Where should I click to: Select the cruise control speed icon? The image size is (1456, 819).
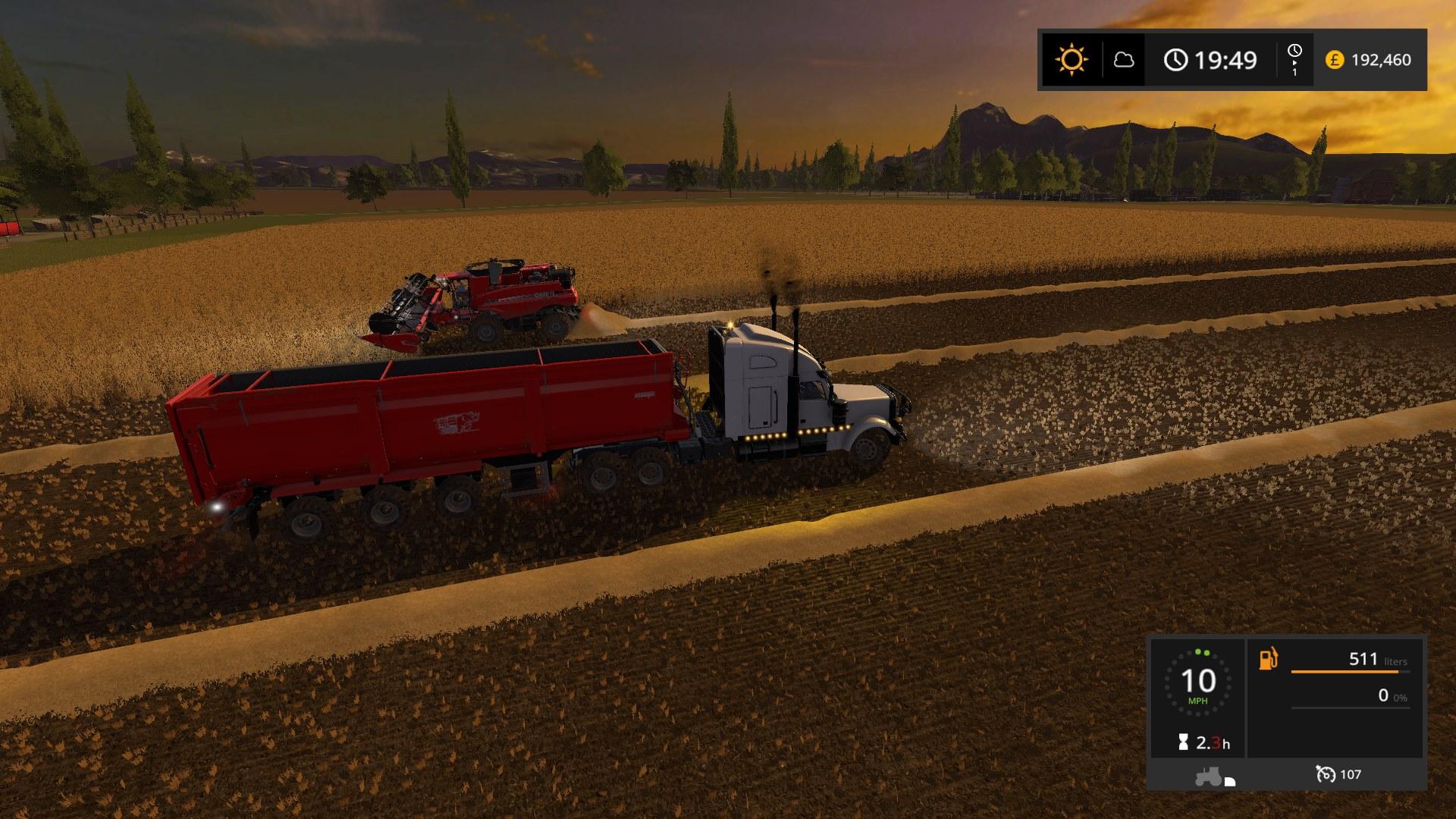click(1326, 774)
